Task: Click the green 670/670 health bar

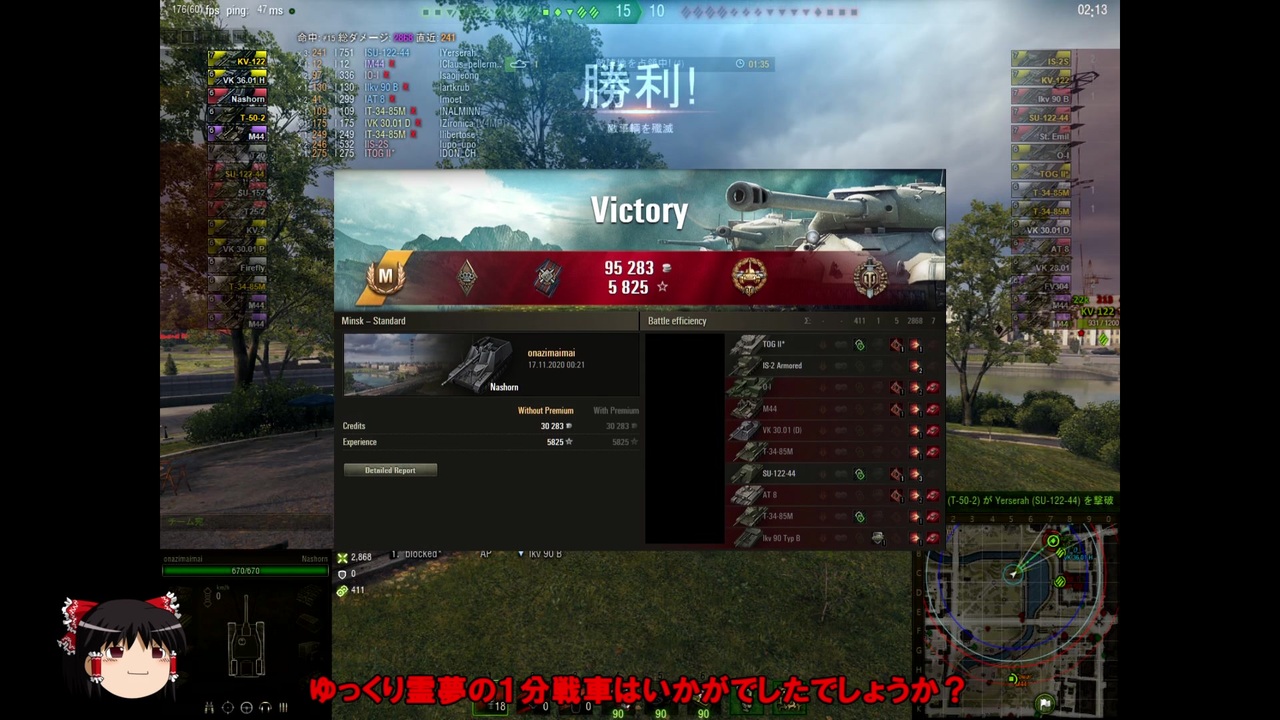Action: [244, 571]
